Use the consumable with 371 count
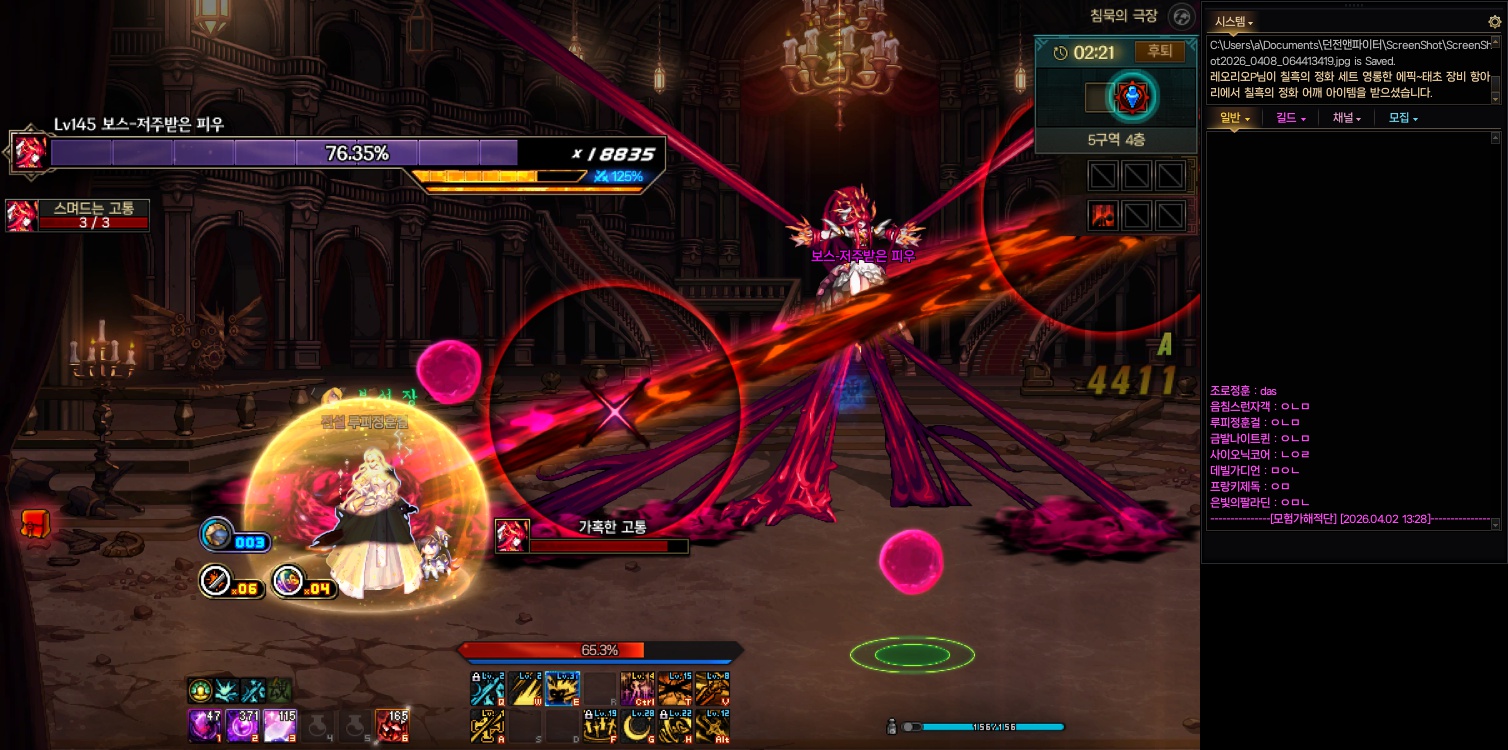Image resolution: width=1508 pixels, height=750 pixels. click(242, 725)
